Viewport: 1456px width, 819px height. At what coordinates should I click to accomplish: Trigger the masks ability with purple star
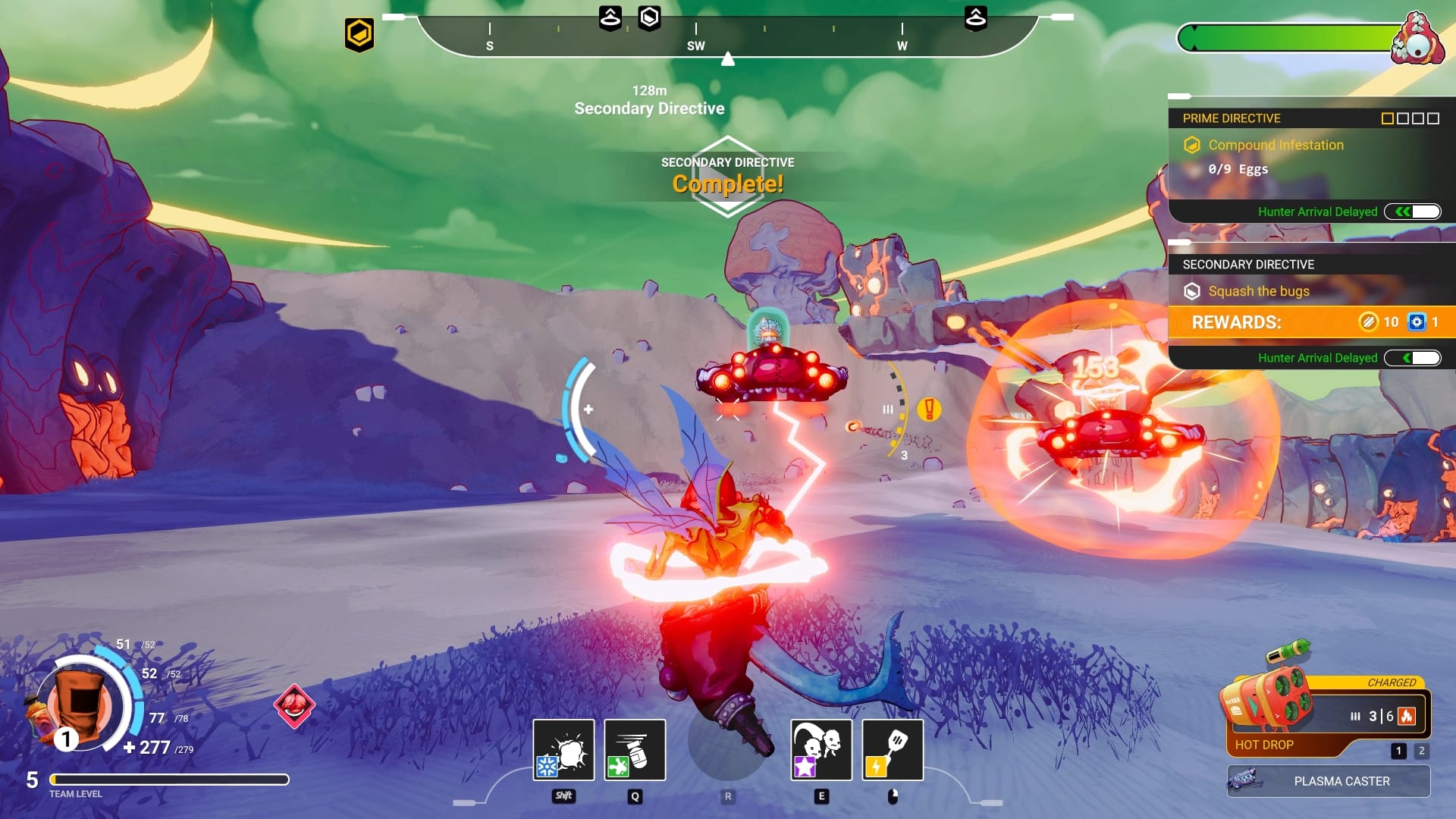coord(821,750)
